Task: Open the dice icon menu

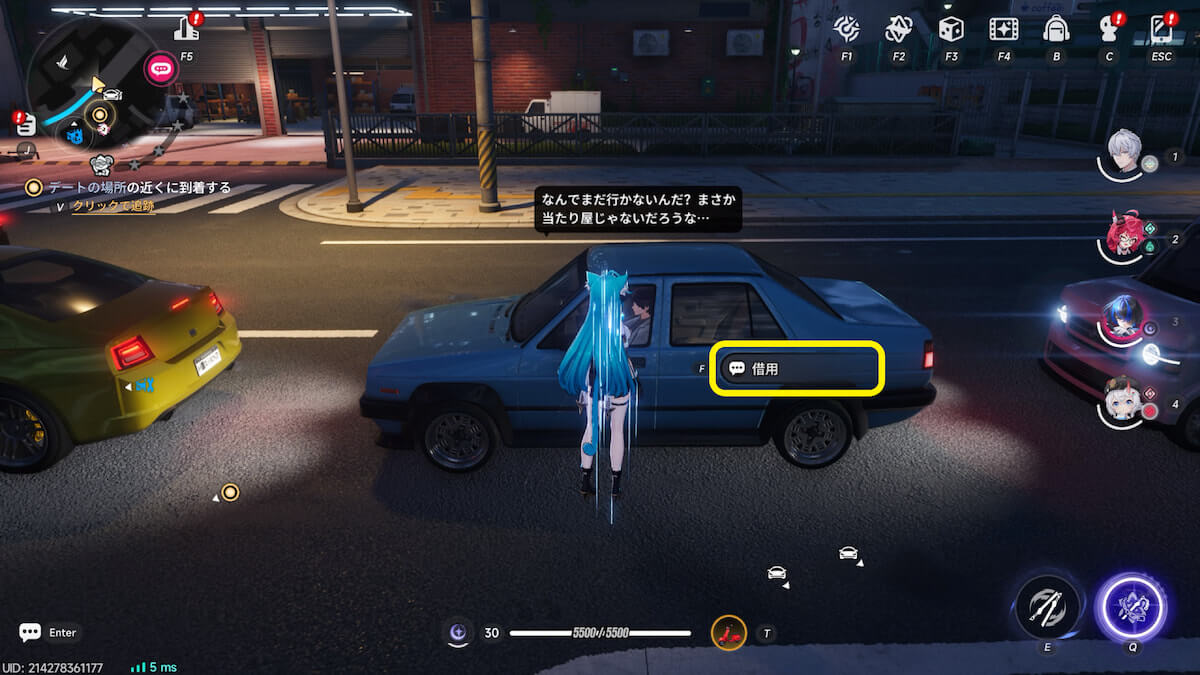Action: click(x=951, y=30)
